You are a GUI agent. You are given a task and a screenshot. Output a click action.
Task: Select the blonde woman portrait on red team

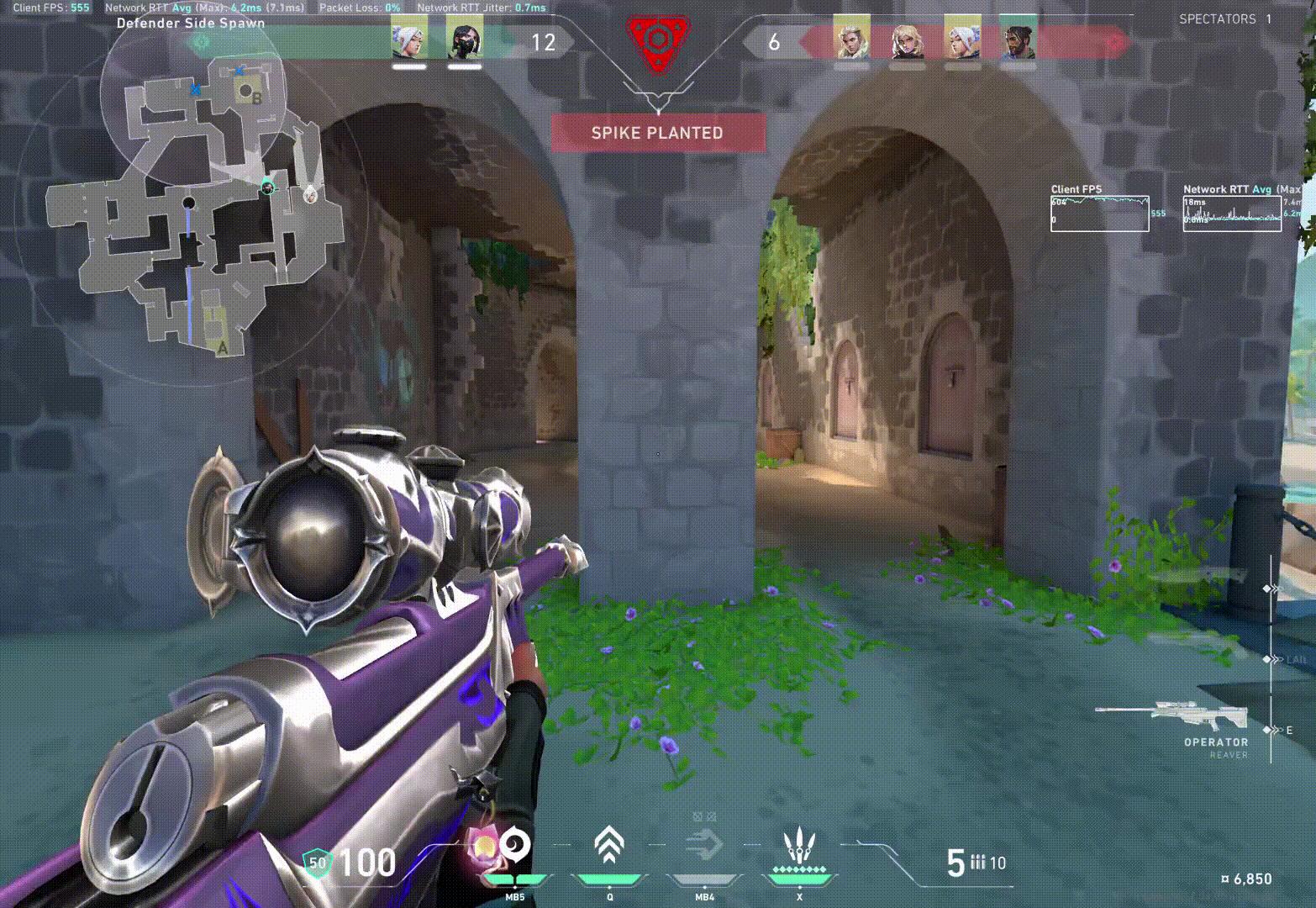coord(907,40)
